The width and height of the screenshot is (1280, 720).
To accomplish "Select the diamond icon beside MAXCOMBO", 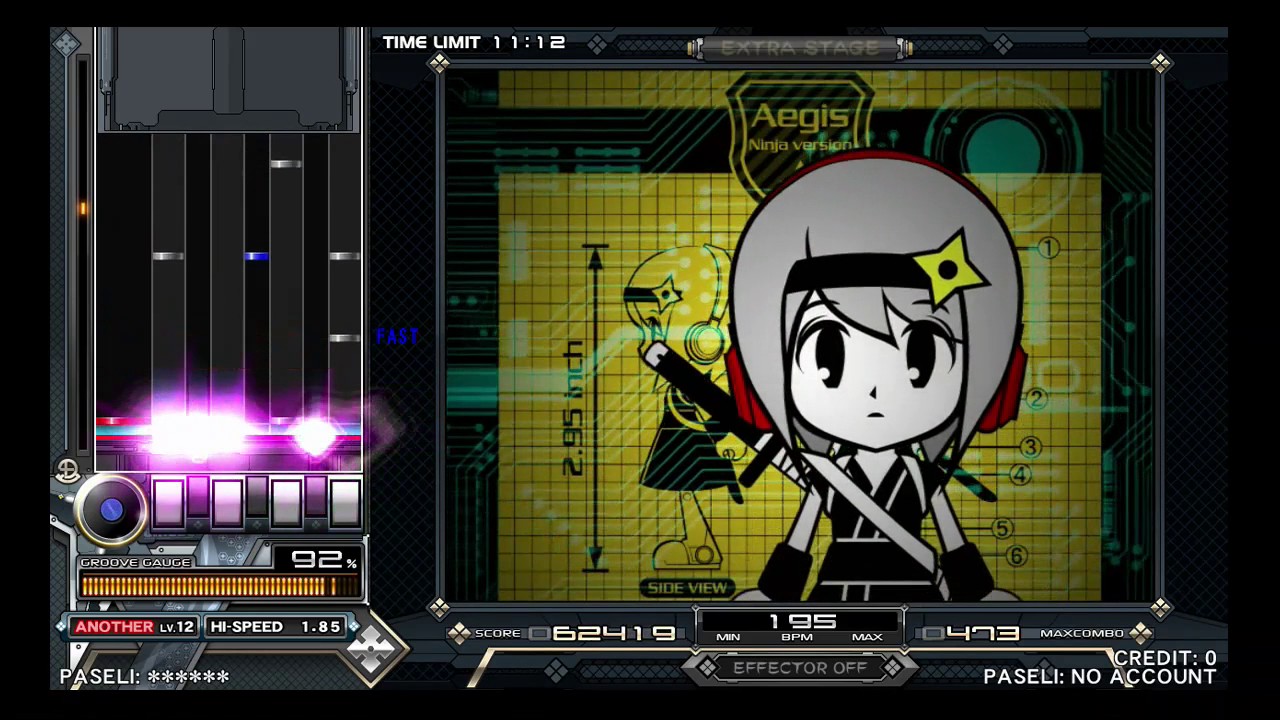I will 1140,633.
